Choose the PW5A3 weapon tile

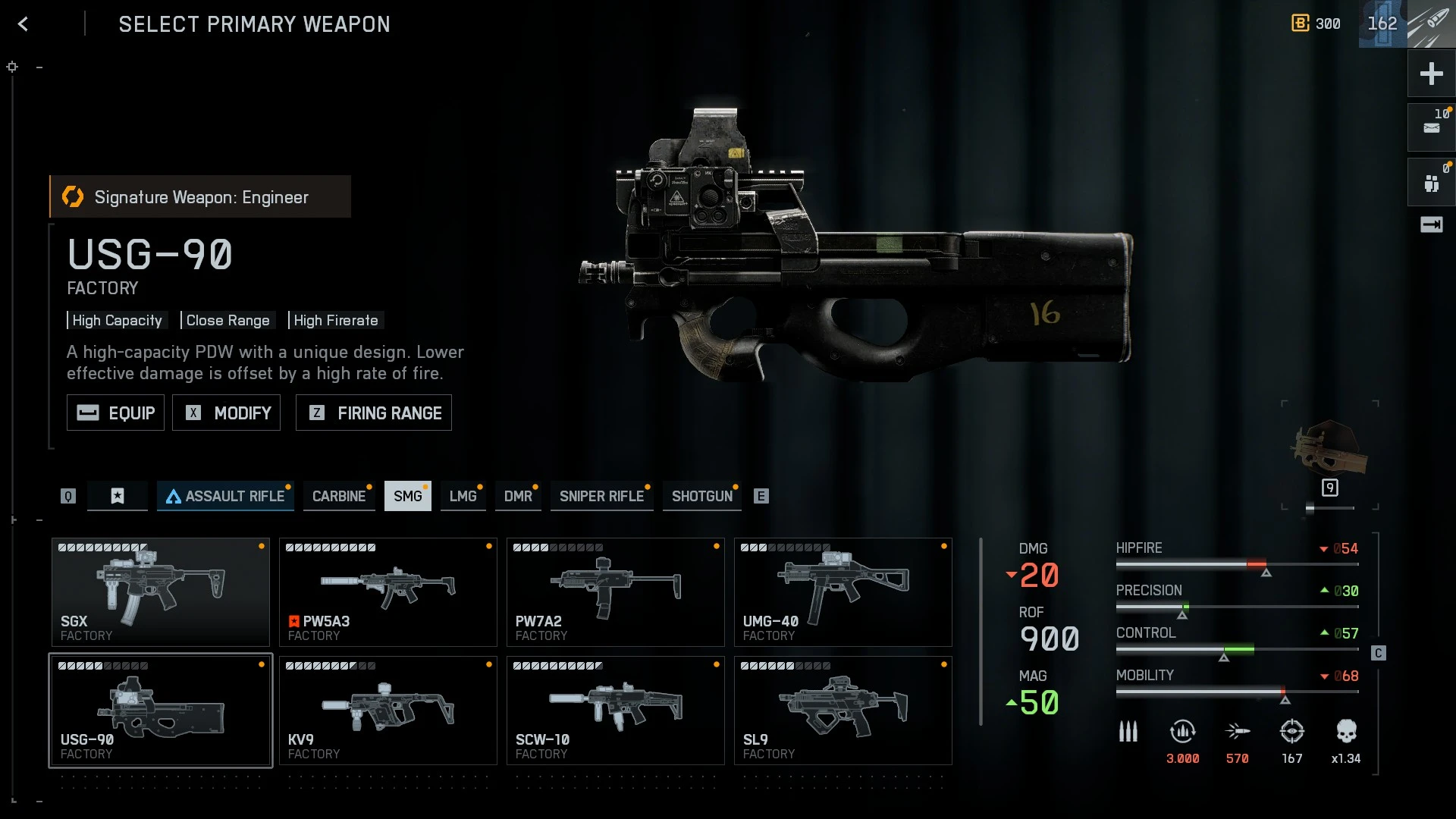pos(388,592)
